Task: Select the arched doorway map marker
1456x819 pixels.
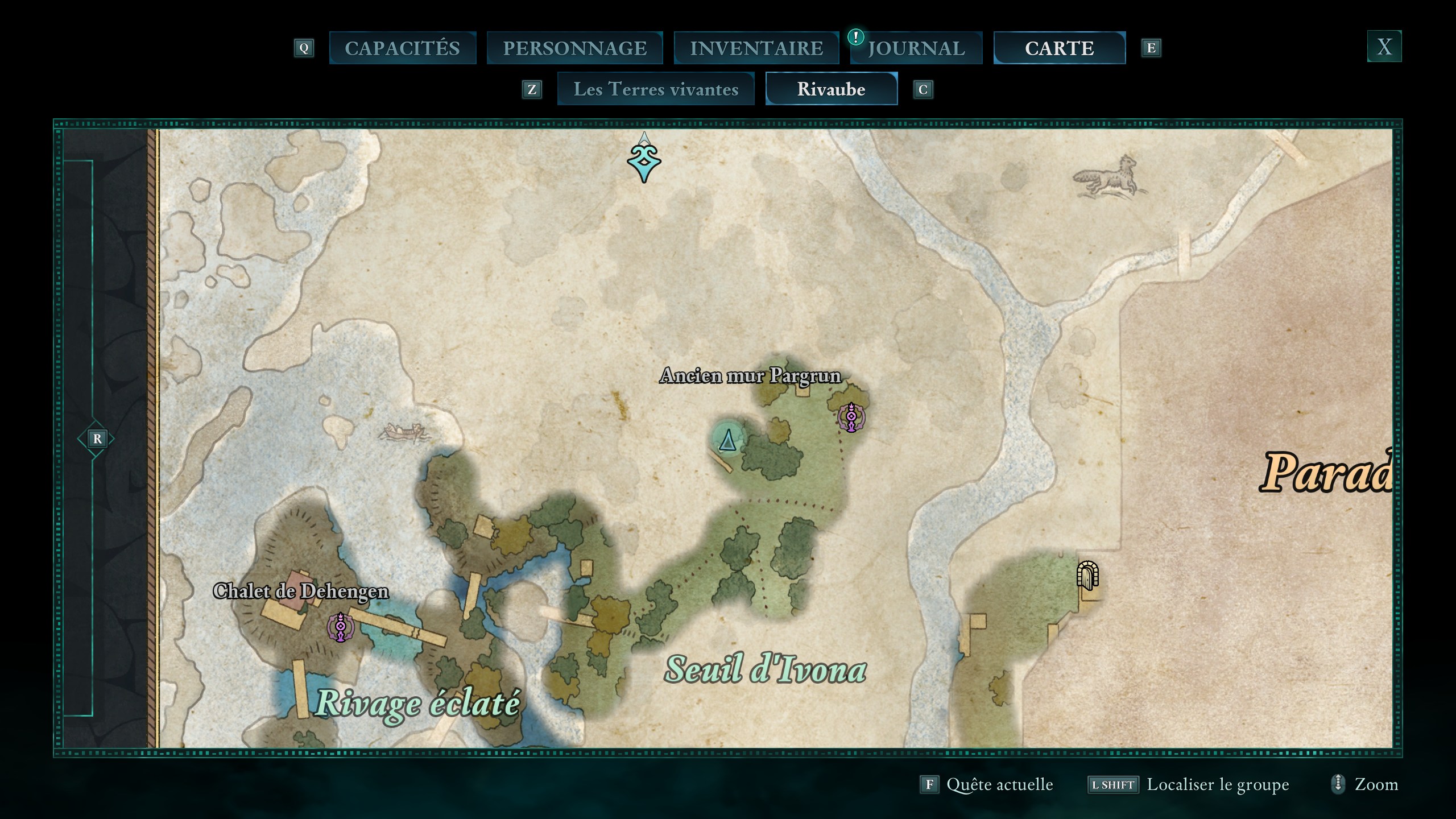Action: click(x=1087, y=576)
